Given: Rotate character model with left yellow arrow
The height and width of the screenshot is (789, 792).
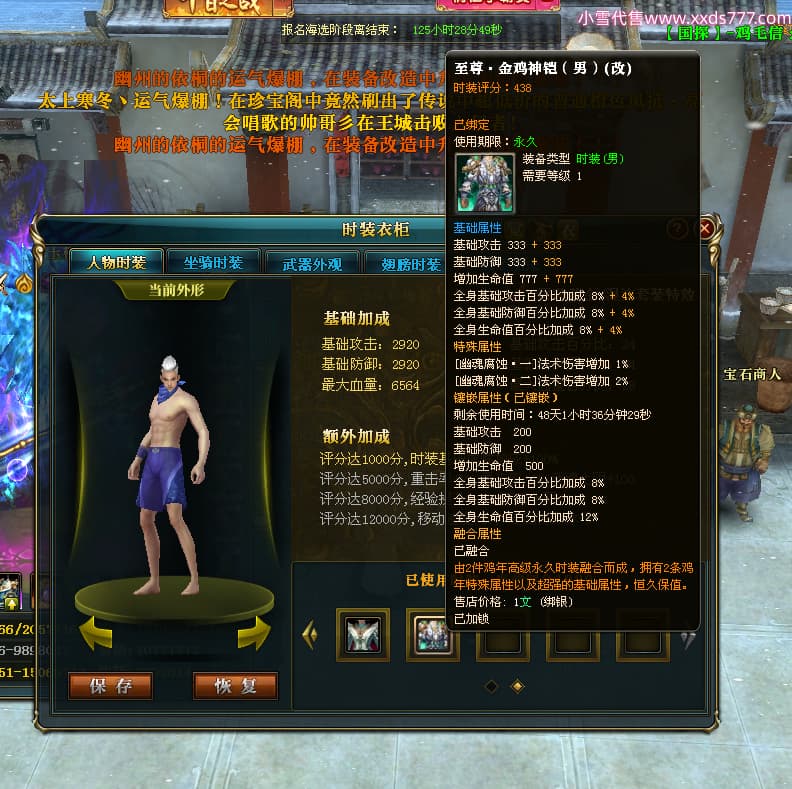Looking at the screenshot, I should pos(96,632).
